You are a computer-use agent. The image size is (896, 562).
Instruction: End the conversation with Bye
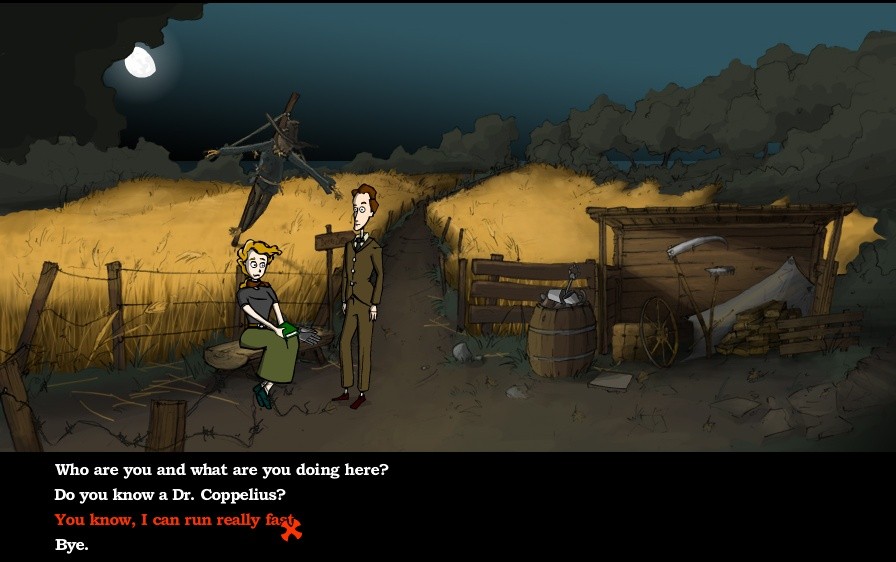(71, 545)
